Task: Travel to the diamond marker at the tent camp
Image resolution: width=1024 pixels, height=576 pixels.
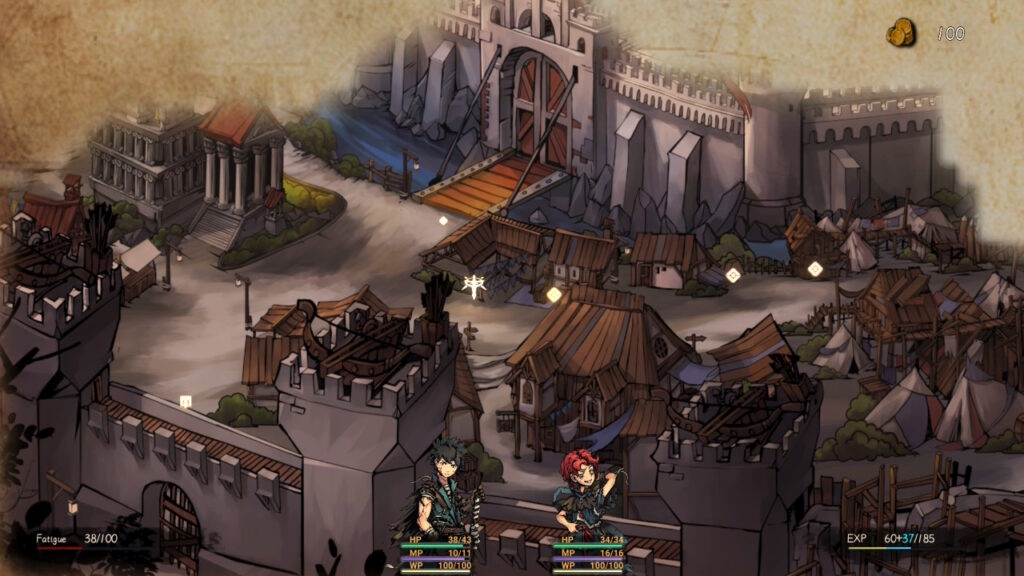Action: click(814, 268)
